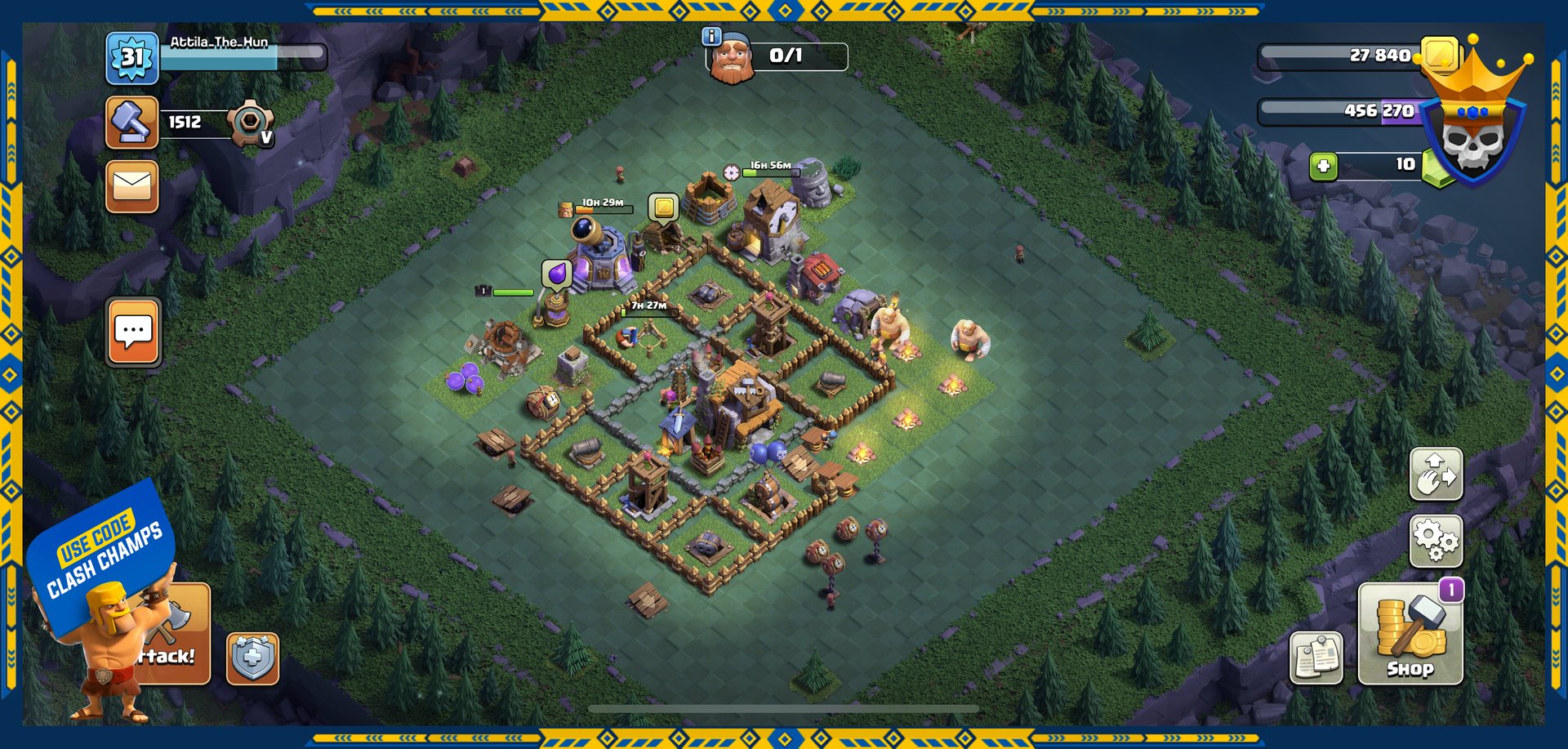The width and height of the screenshot is (1568, 749).
Task: Open the chat speech bubble panel
Action: [133, 332]
